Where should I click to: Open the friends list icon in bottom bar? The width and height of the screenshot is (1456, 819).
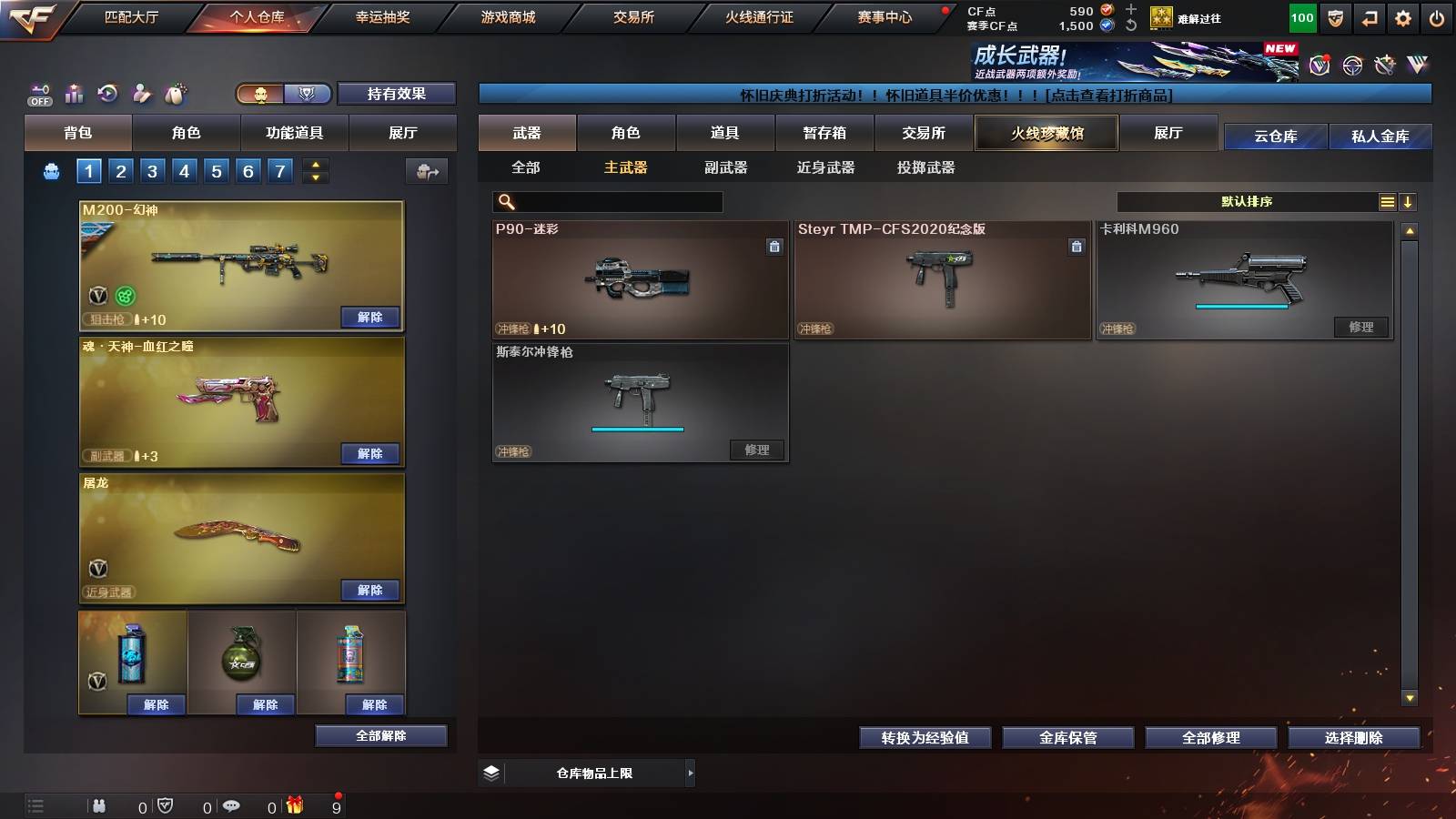98,806
